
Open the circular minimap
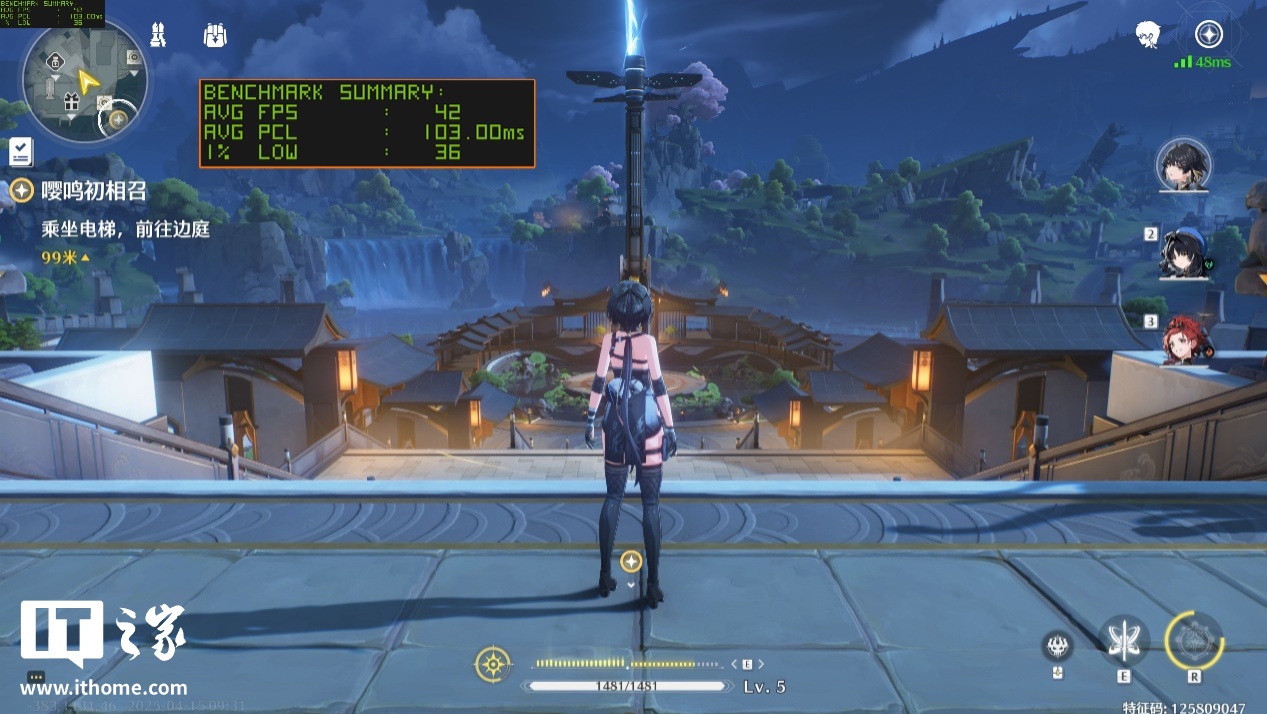tap(84, 80)
